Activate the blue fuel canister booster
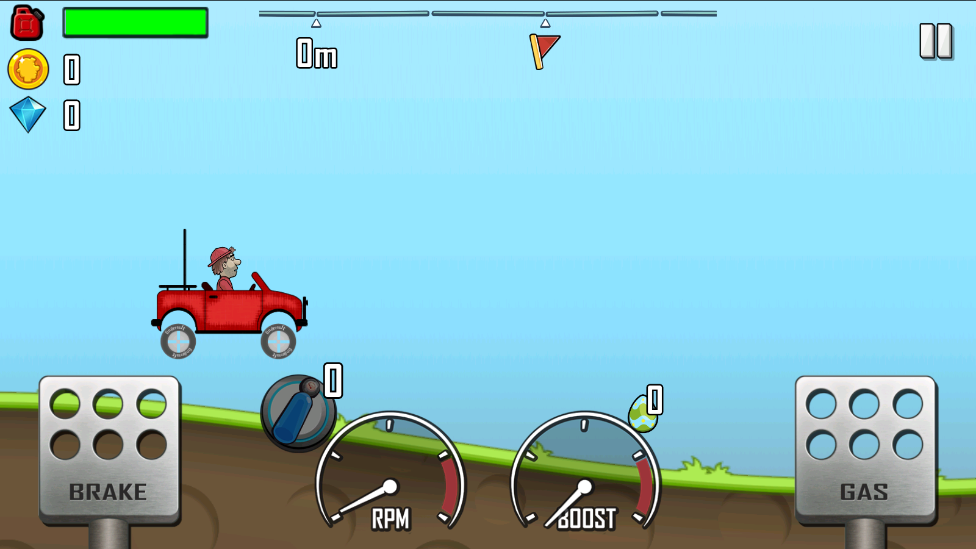976x549 pixels. (x=297, y=411)
